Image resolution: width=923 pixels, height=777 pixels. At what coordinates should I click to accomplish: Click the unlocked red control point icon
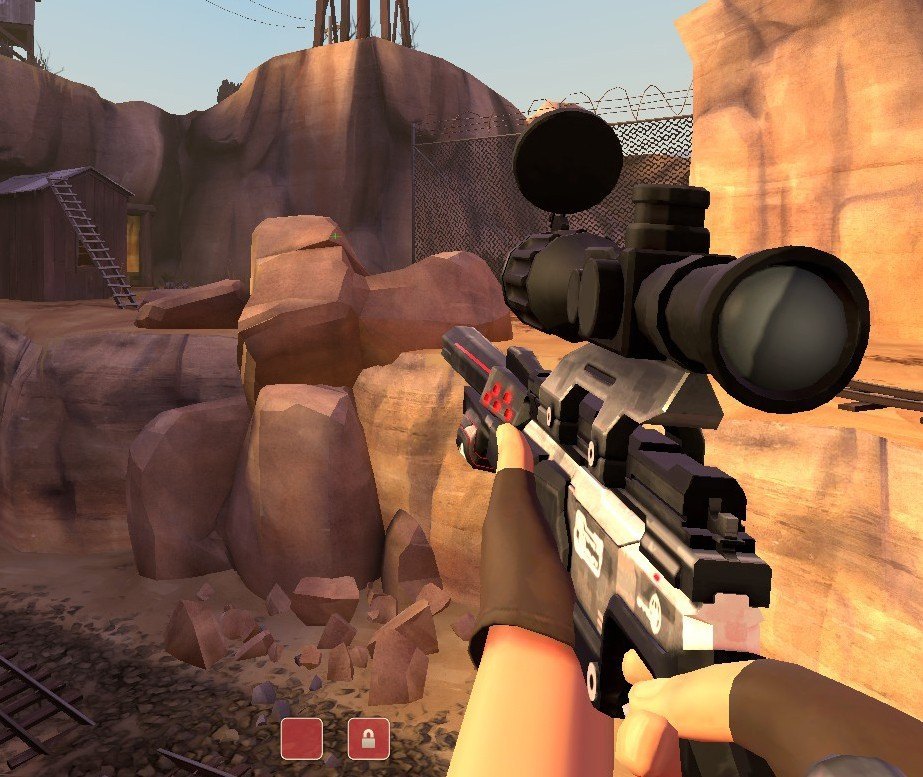301,738
